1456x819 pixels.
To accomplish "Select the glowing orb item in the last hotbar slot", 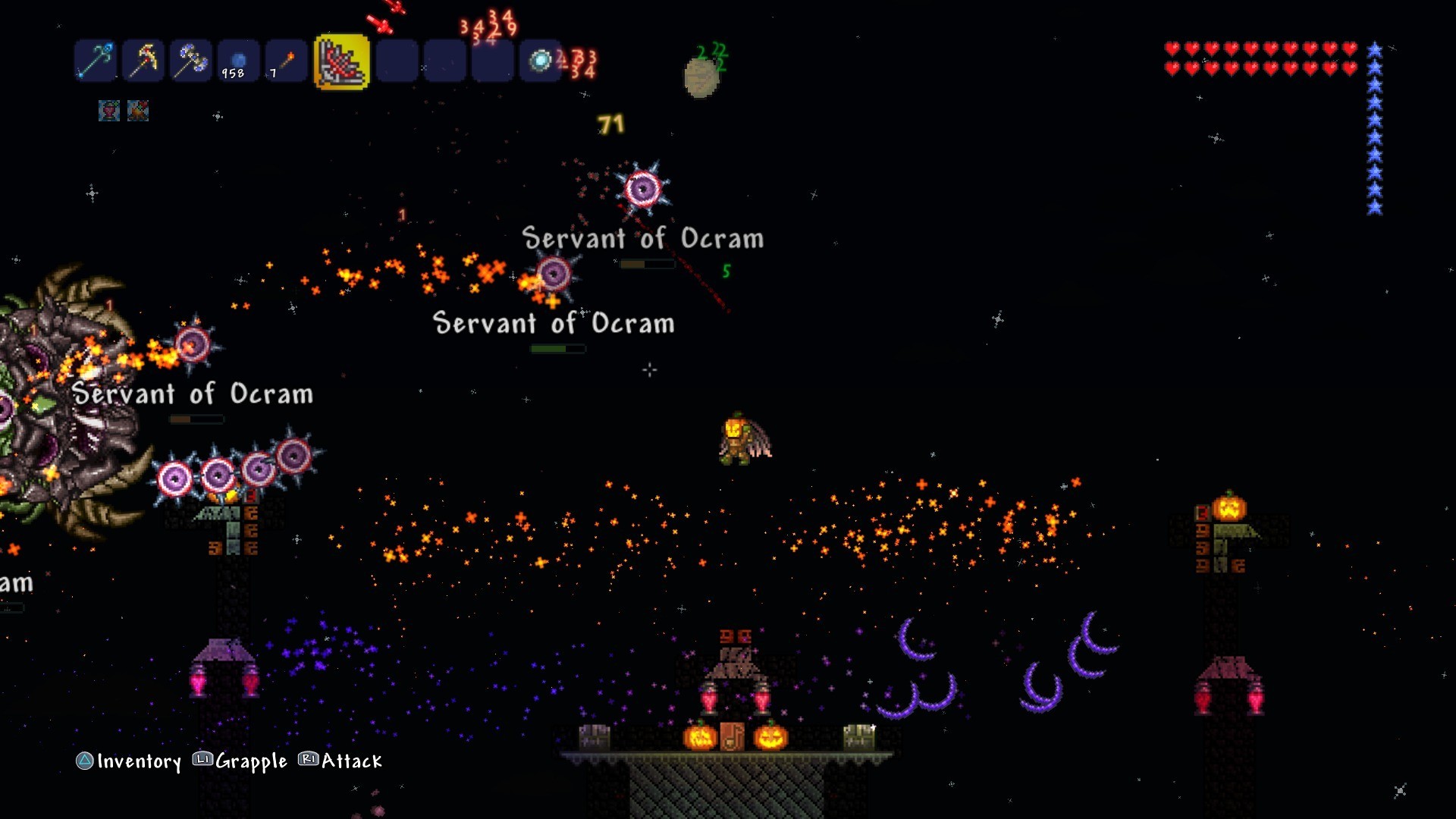I will (x=540, y=61).
